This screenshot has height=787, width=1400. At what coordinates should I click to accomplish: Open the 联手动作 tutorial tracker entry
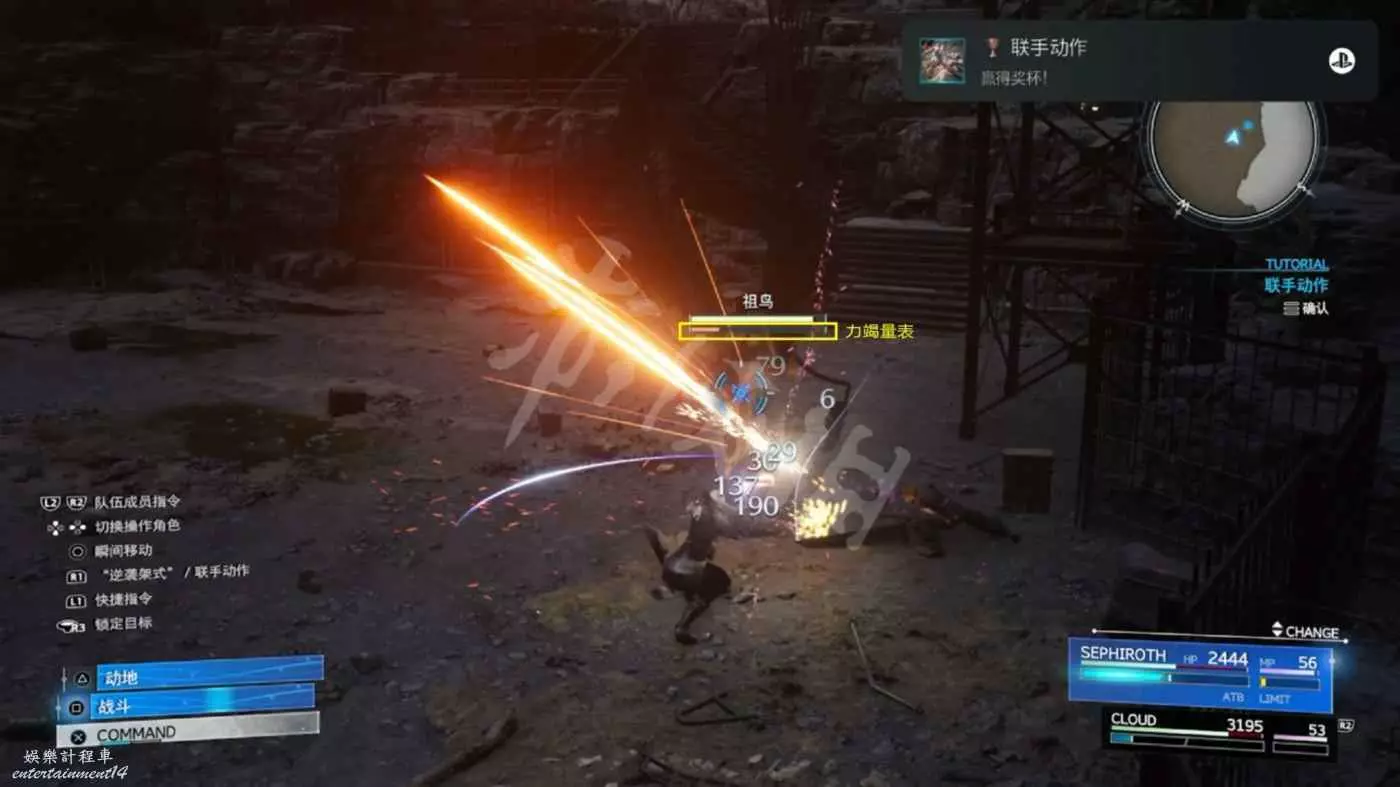click(x=1296, y=285)
